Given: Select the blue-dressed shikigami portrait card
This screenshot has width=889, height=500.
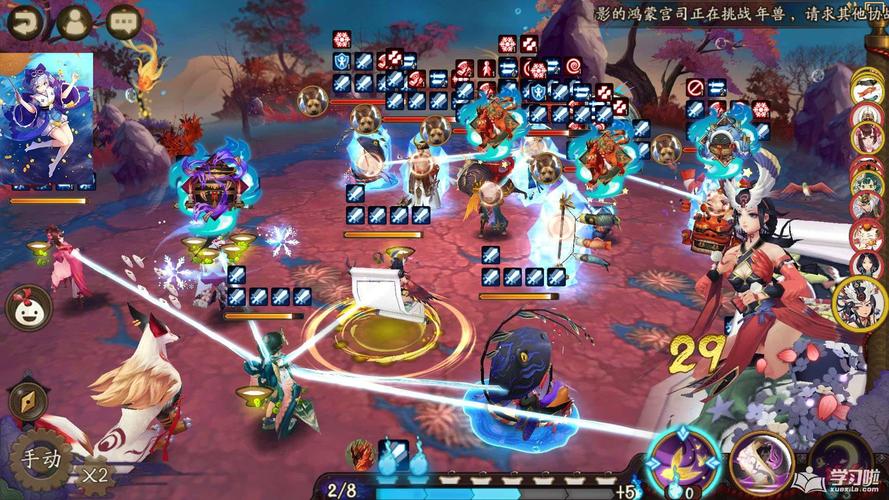Looking at the screenshot, I should click(x=47, y=120).
